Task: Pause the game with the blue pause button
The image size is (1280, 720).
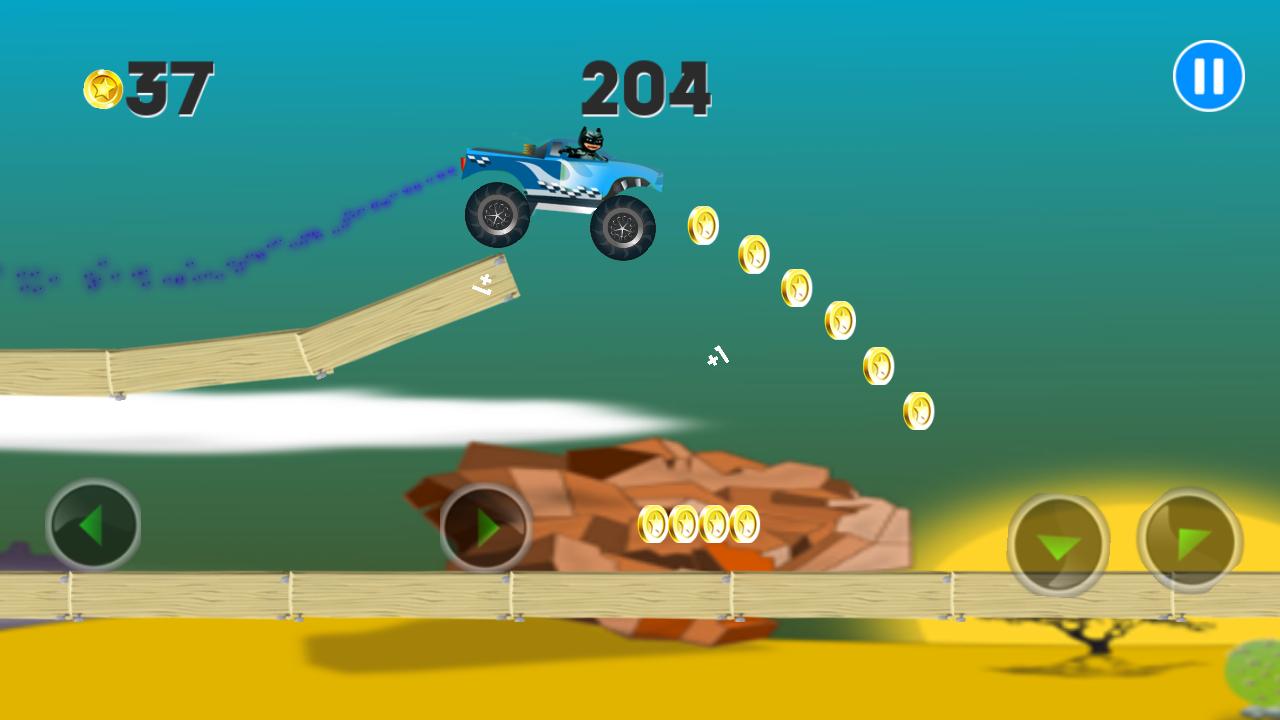Action: (1207, 73)
